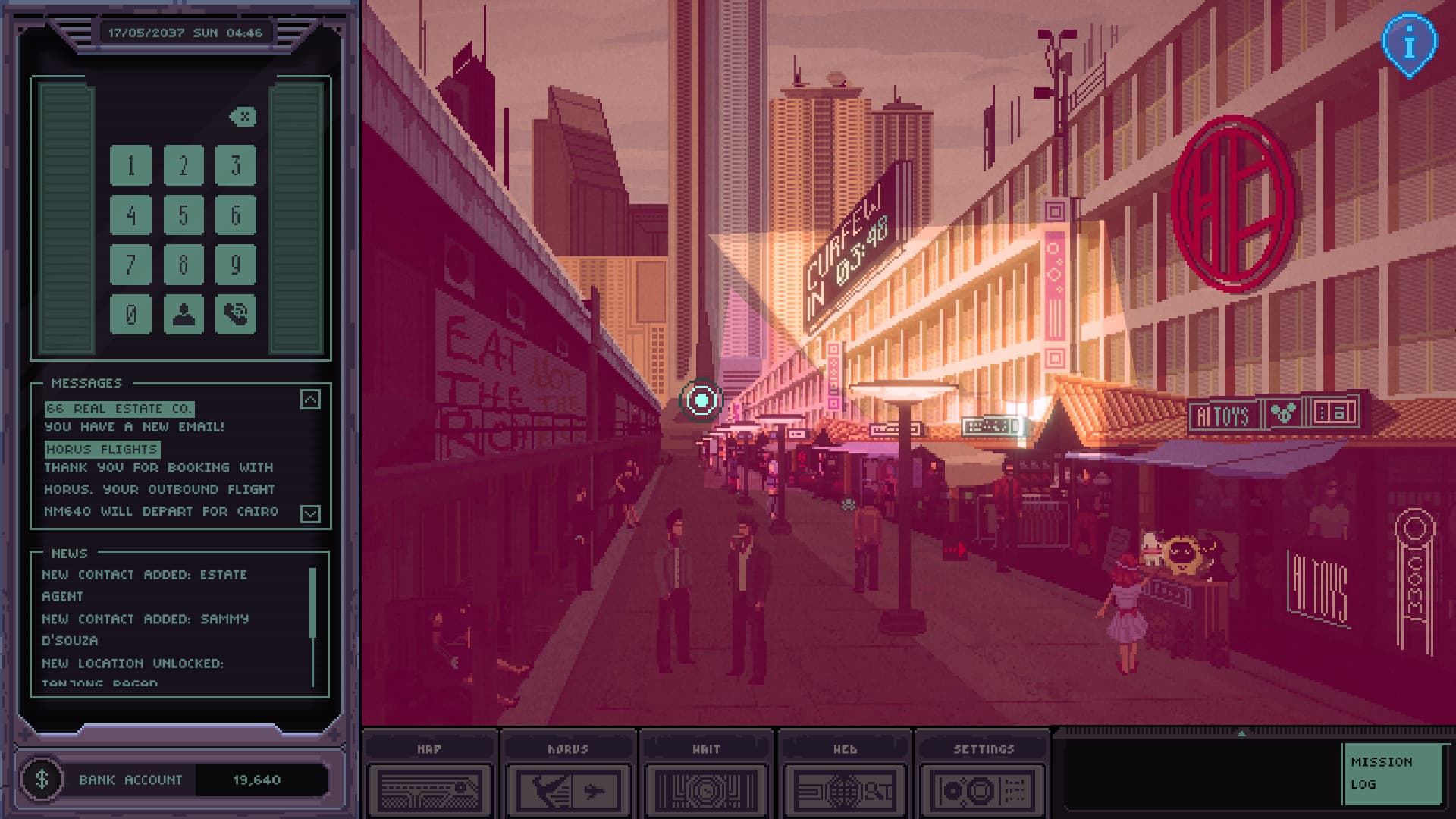The width and height of the screenshot is (1456, 819).
Task: Click the blue info marker icon
Action: click(x=1409, y=45)
